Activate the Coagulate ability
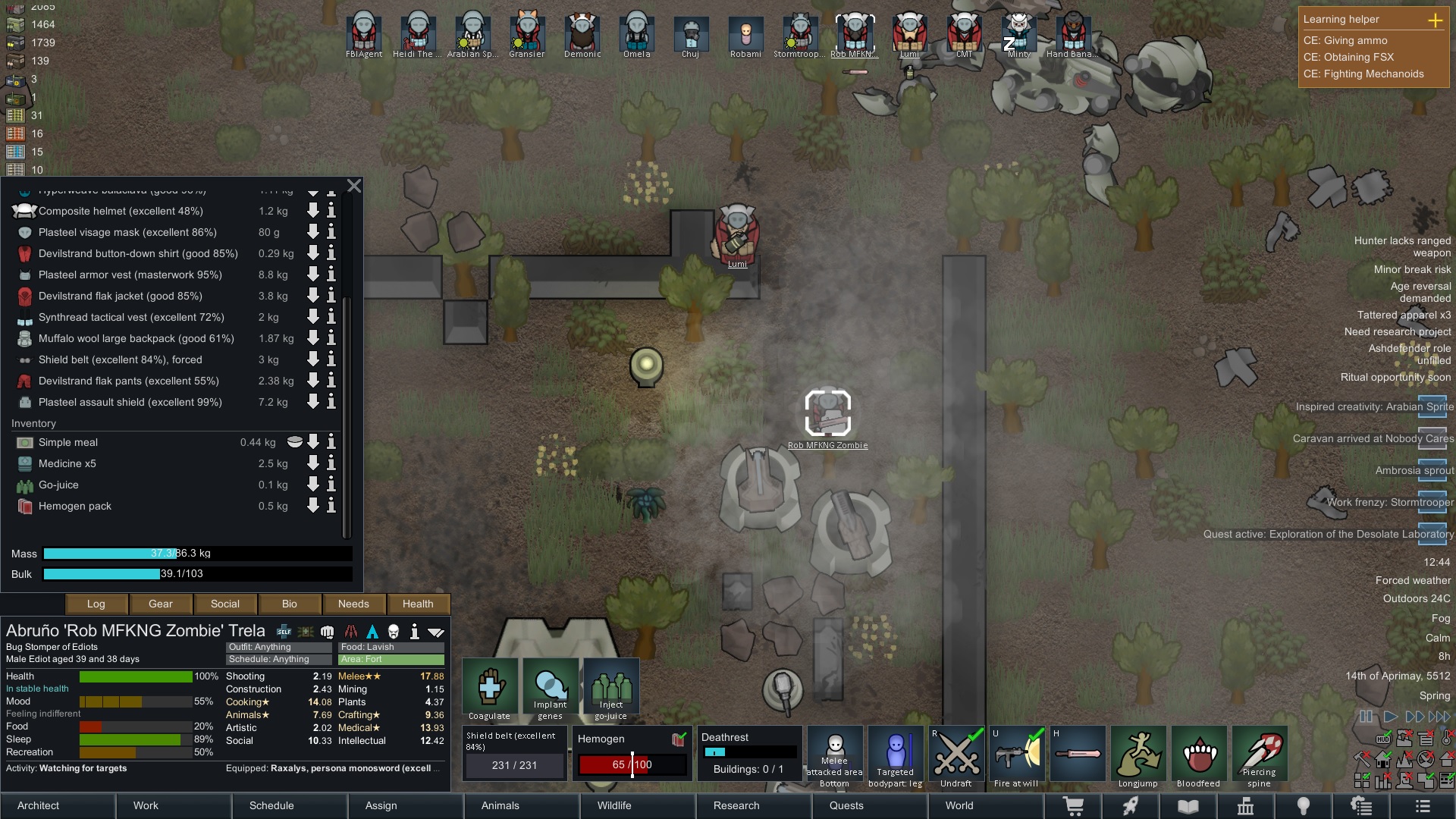 [x=490, y=689]
